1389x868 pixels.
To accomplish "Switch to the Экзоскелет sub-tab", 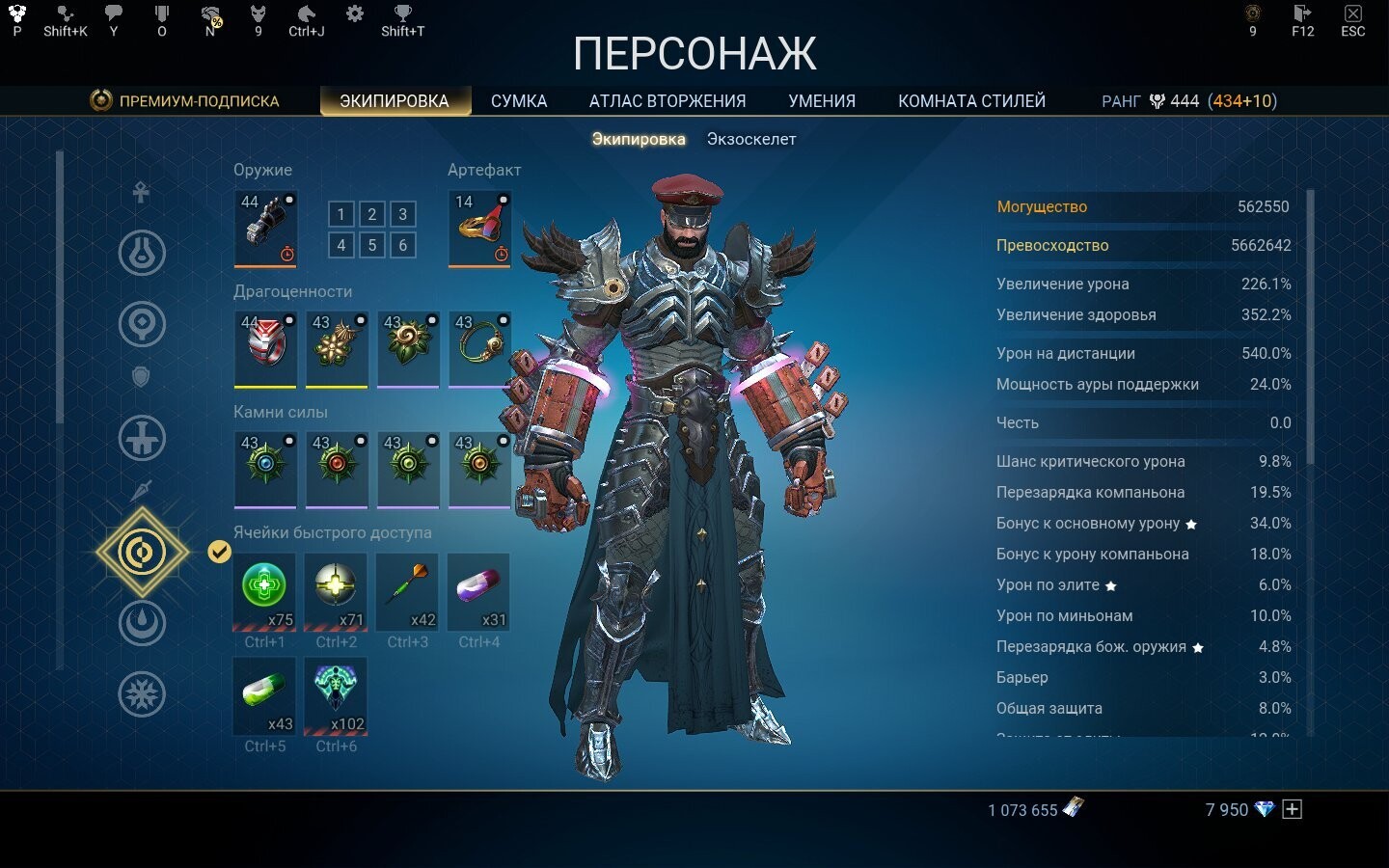I will (x=752, y=138).
